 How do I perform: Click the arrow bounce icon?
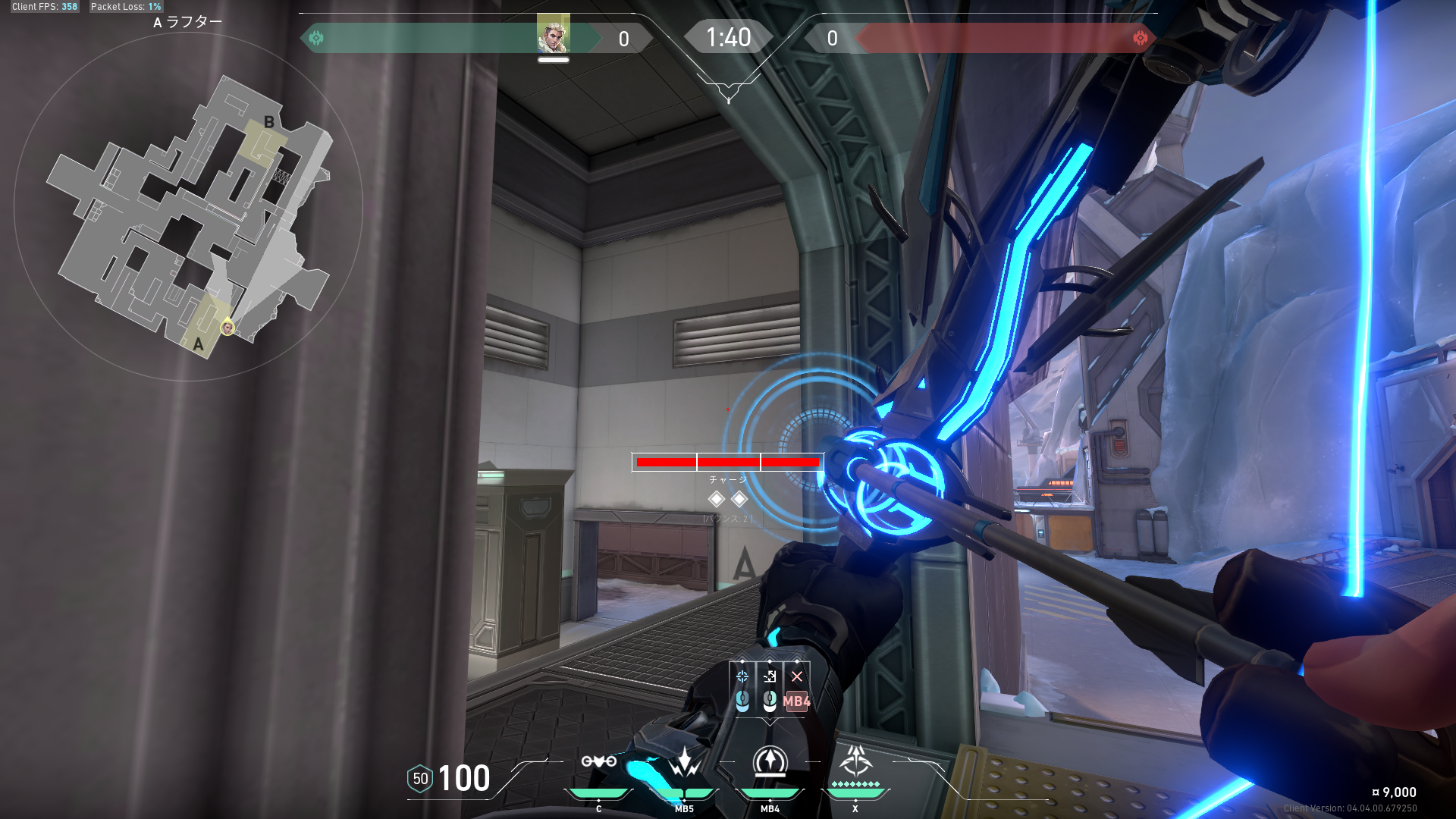[x=770, y=676]
